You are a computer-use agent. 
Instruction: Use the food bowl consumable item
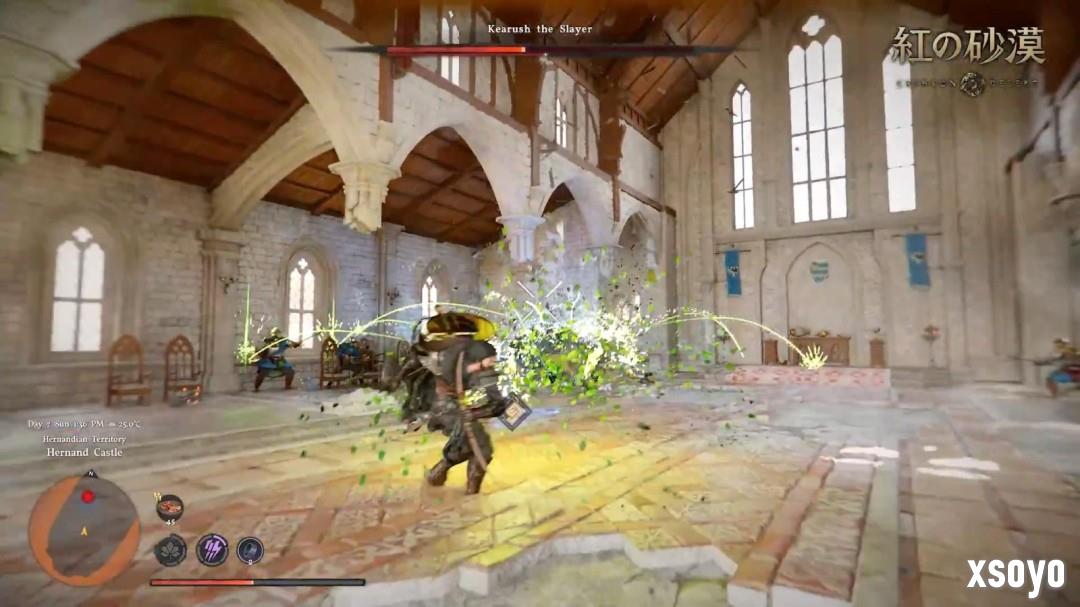pos(170,508)
